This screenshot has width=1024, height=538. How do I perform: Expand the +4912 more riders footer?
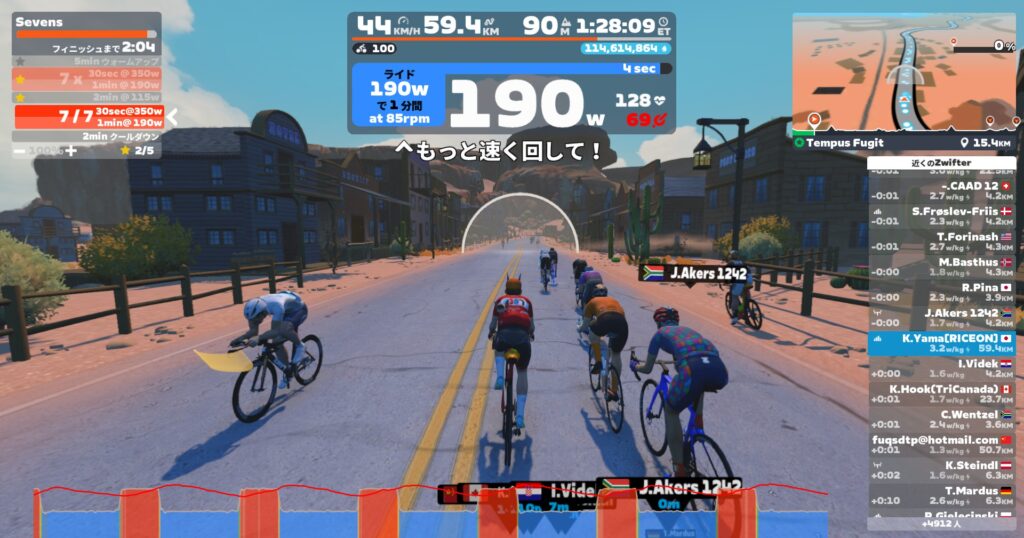941,522
